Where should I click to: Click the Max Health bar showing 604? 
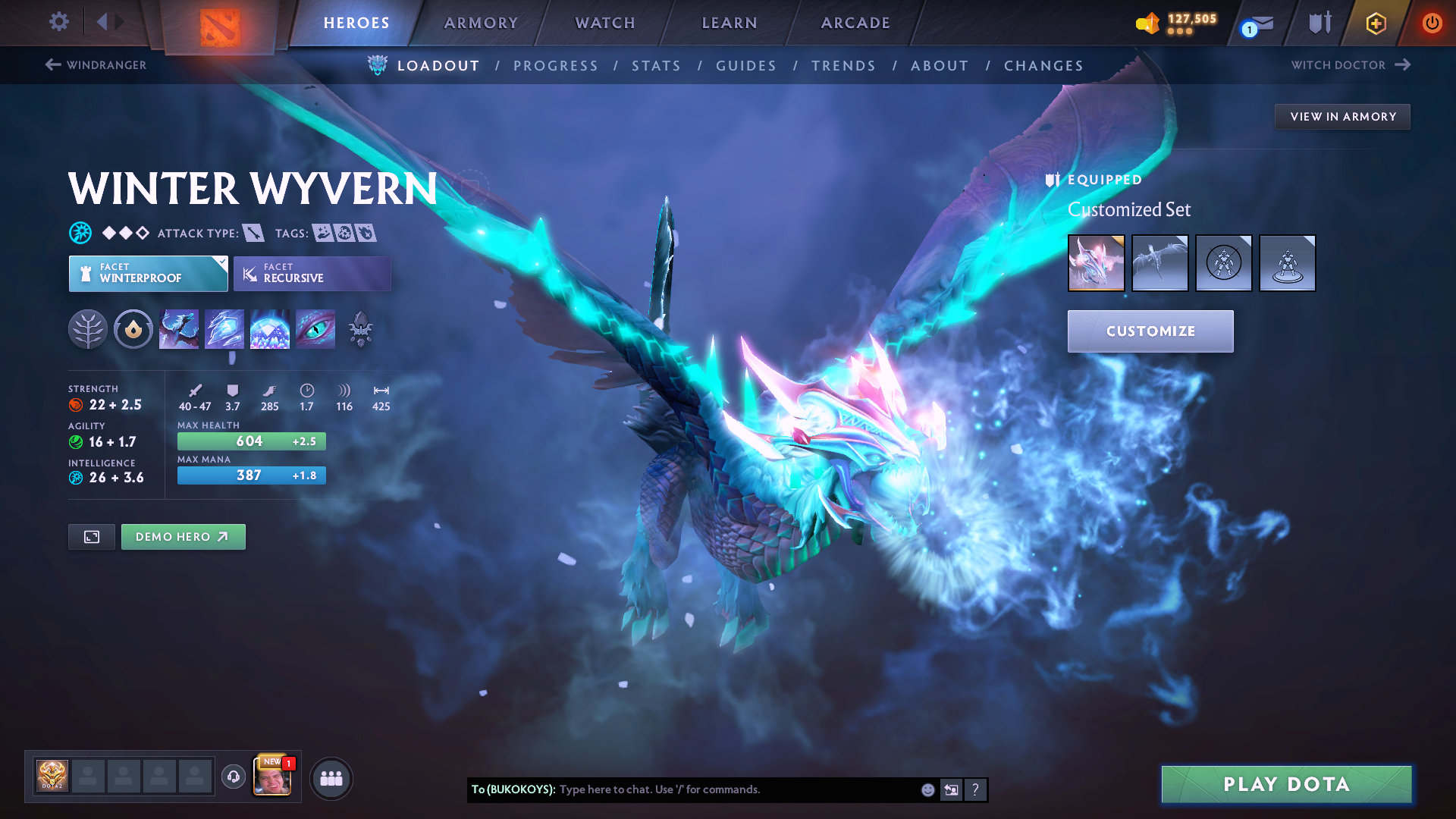tap(251, 441)
